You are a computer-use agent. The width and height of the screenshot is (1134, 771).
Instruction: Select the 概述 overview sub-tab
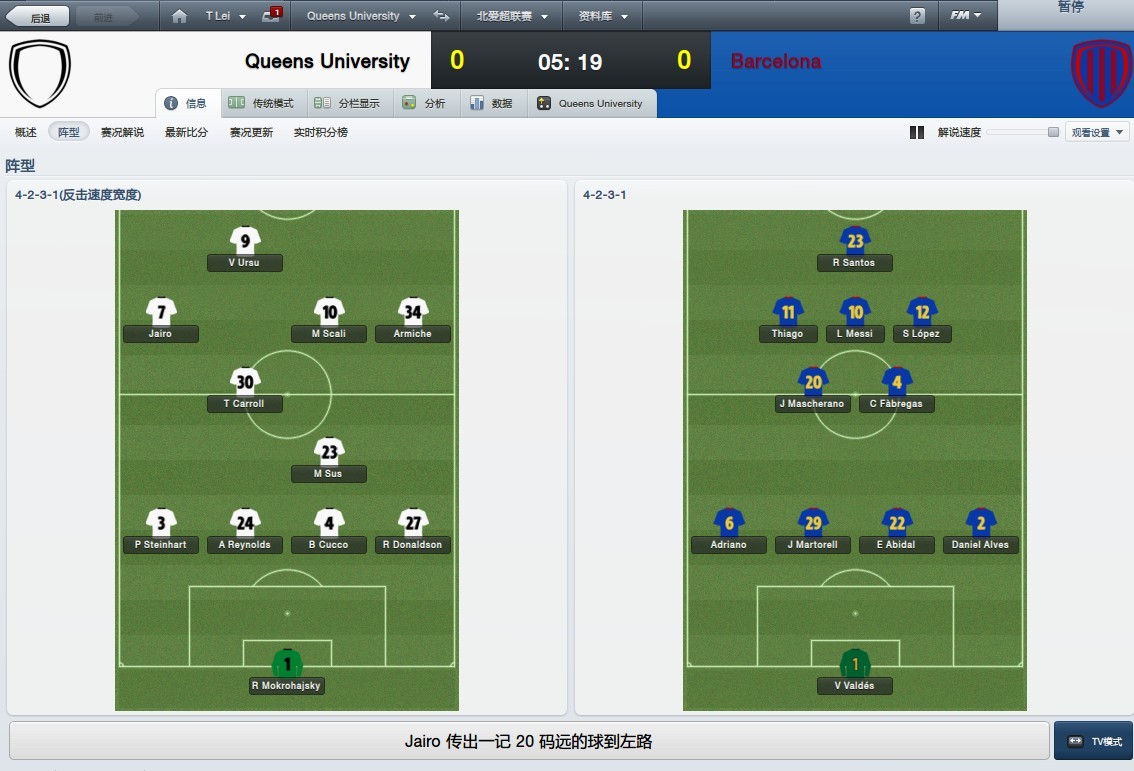pyautogui.click(x=26, y=132)
